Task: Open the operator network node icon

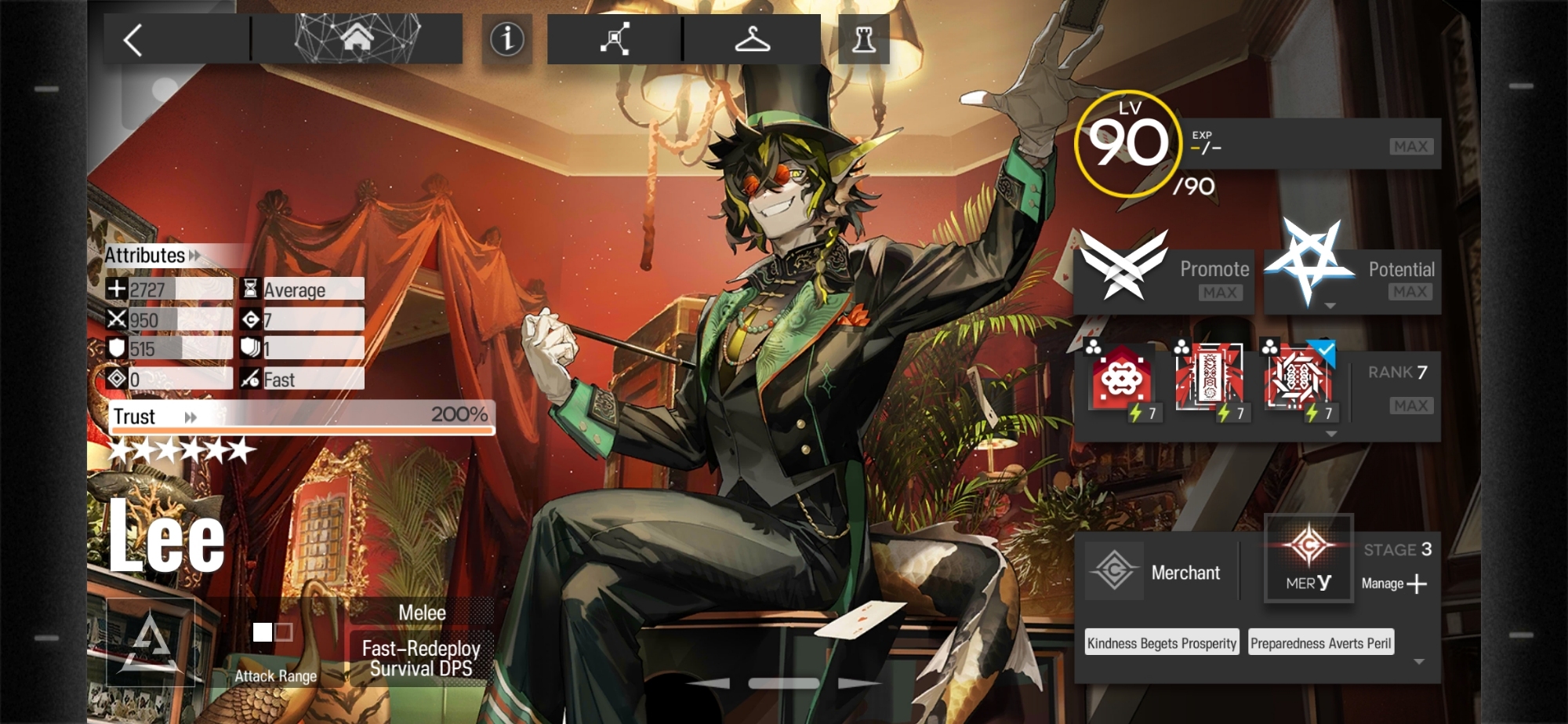Action: 615,38
